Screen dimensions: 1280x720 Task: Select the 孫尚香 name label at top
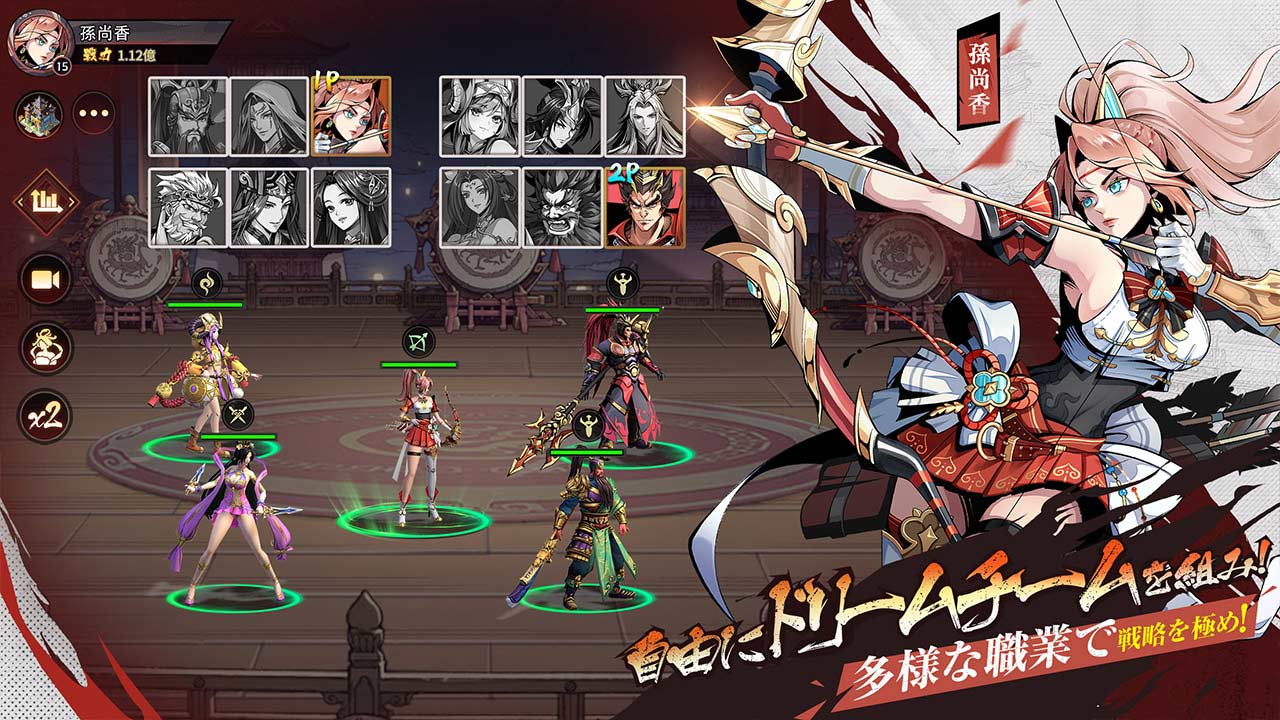pos(102,30)
